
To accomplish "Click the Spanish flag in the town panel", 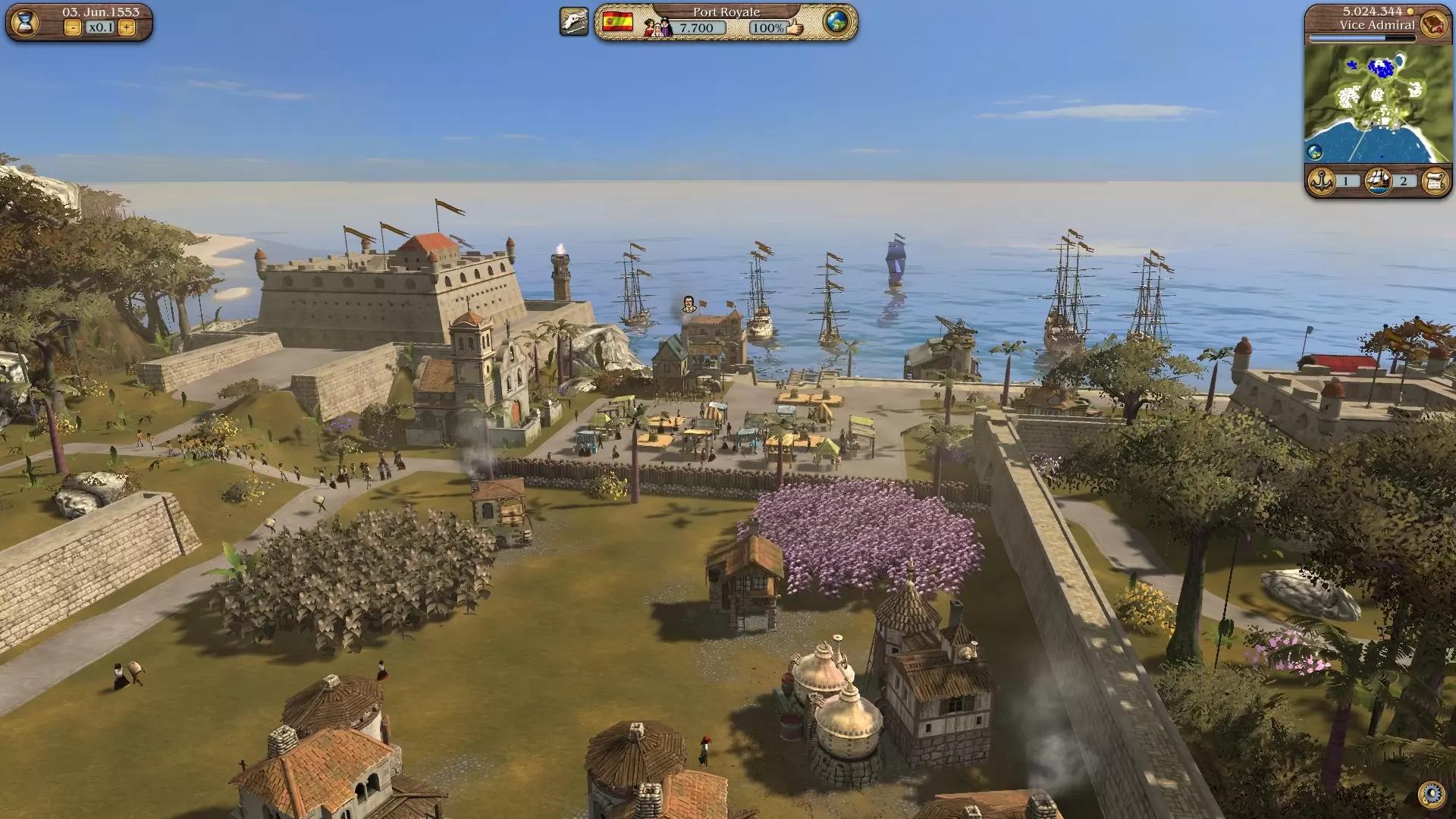I will click(x=617, y=22).
